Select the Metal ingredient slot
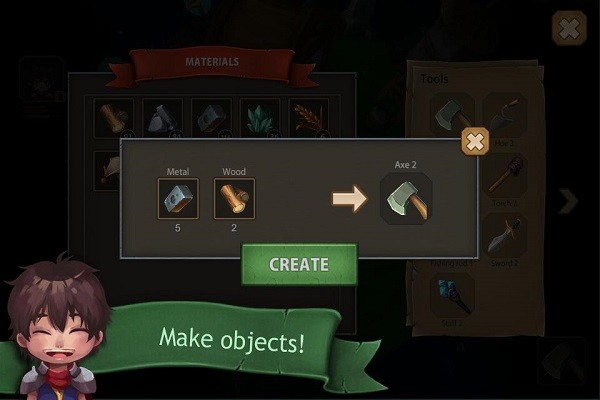Screen dimensions: 600x400 pyautogui.click(x=178, y=199)
